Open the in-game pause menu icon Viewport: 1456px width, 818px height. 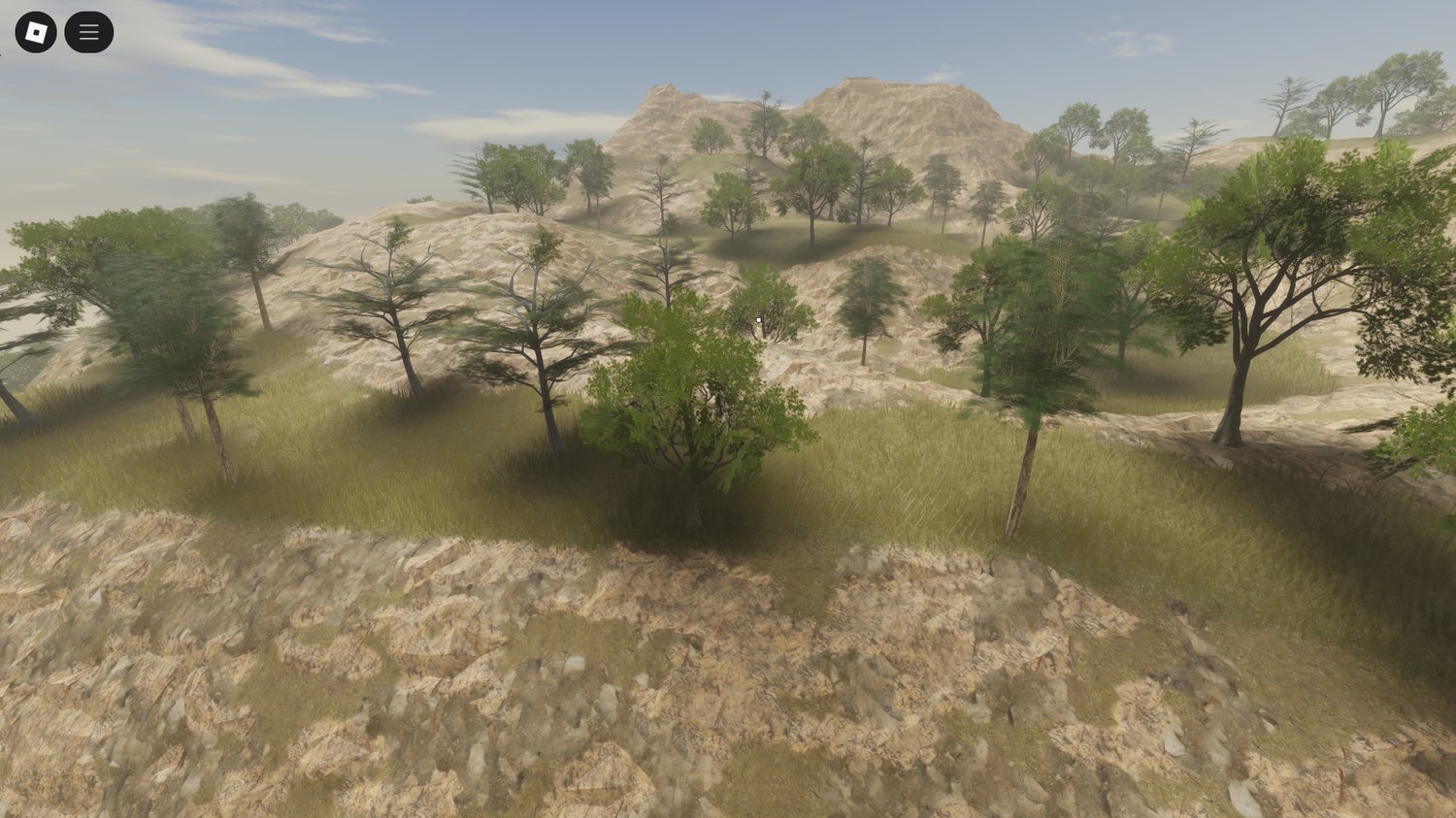point(87,30)
